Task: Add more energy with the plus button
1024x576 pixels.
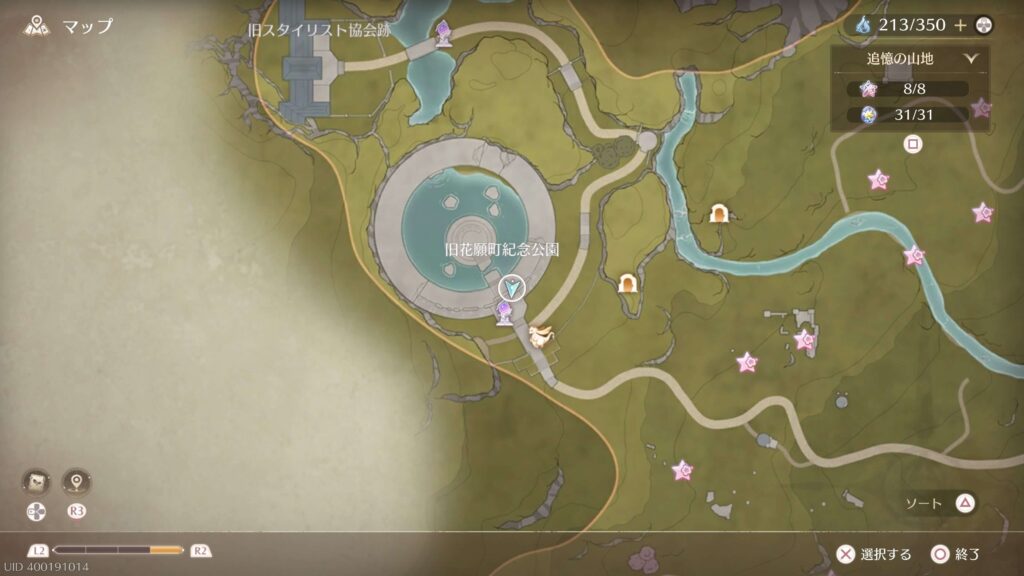Action: point(960,25)
